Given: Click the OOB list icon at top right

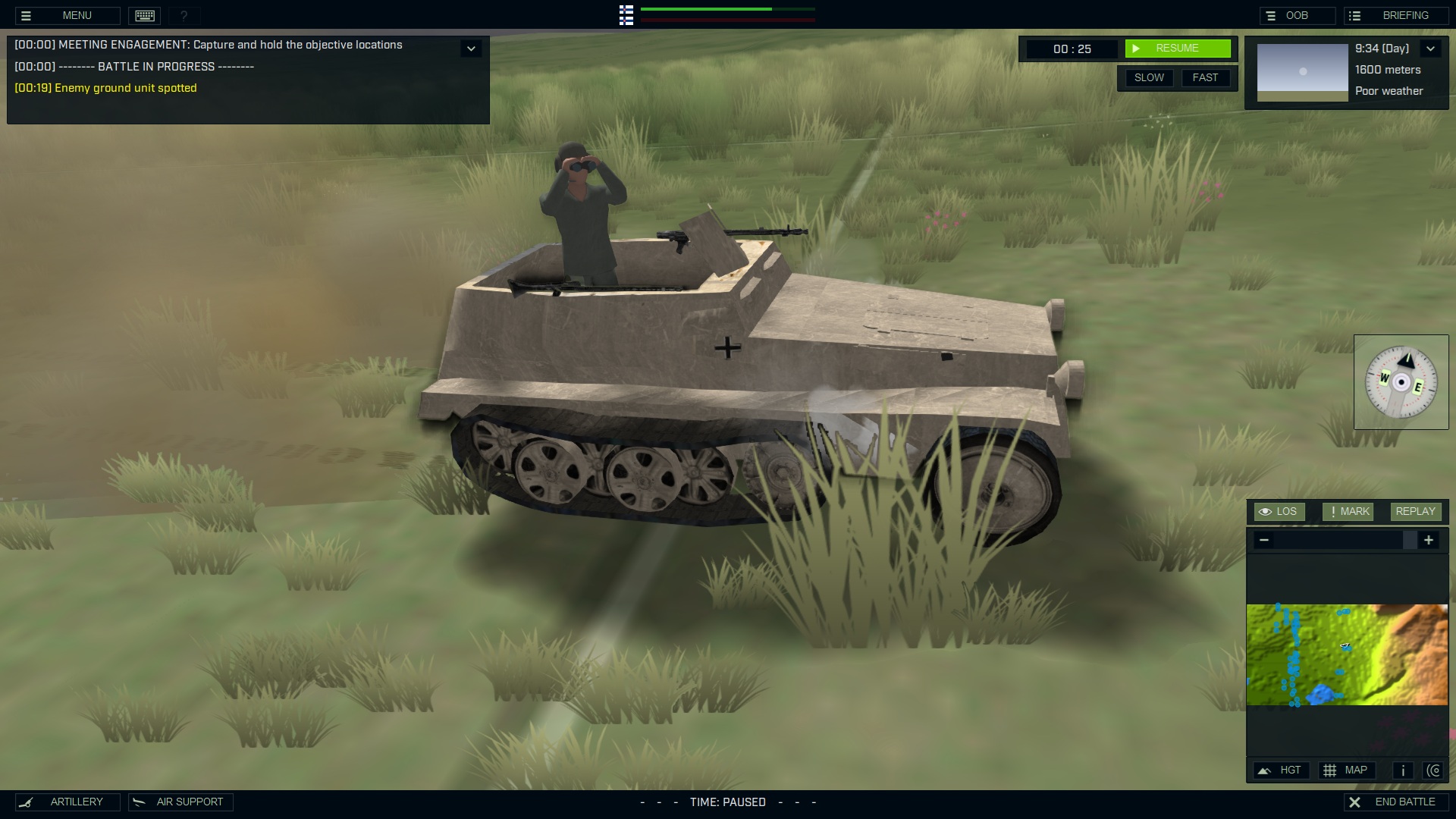Looking at the screenshot, I should (1270, 15).
